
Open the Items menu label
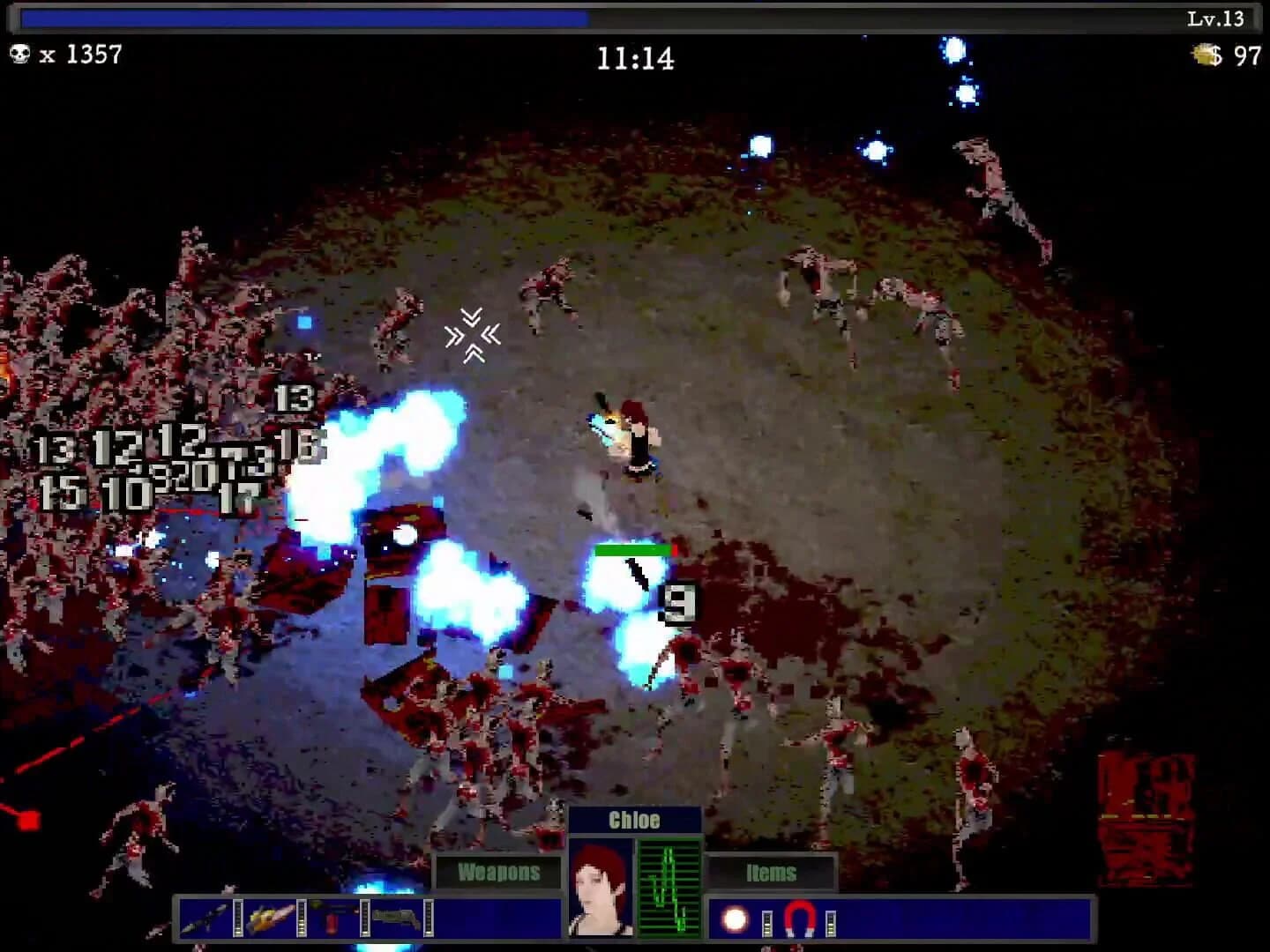point(772,874)
